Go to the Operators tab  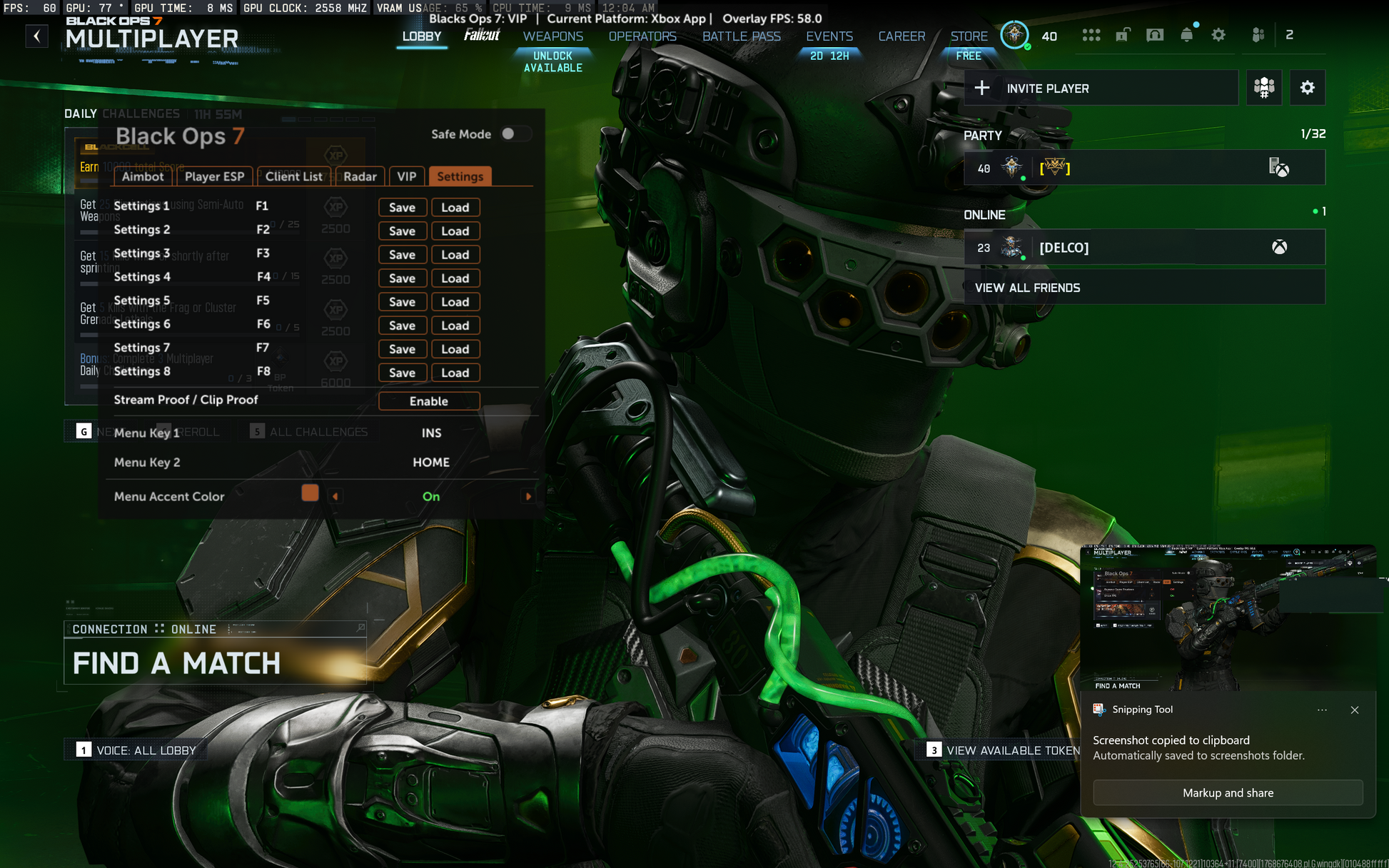642,36
